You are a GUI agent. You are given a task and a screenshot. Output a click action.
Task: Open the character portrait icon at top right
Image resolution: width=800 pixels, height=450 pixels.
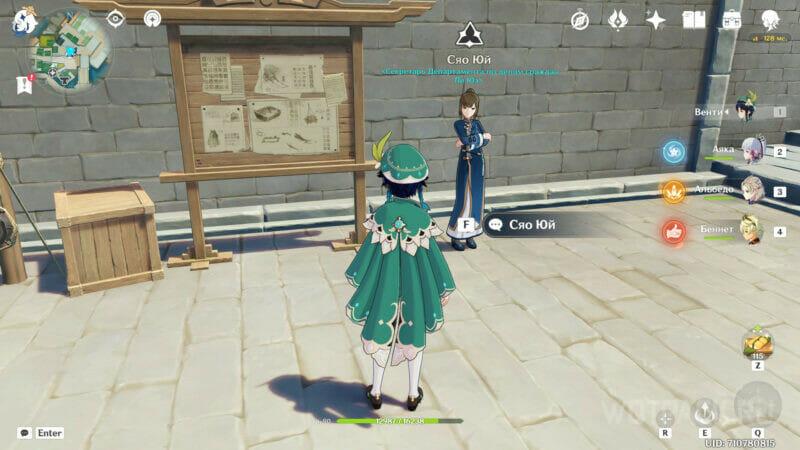(770, 20)
